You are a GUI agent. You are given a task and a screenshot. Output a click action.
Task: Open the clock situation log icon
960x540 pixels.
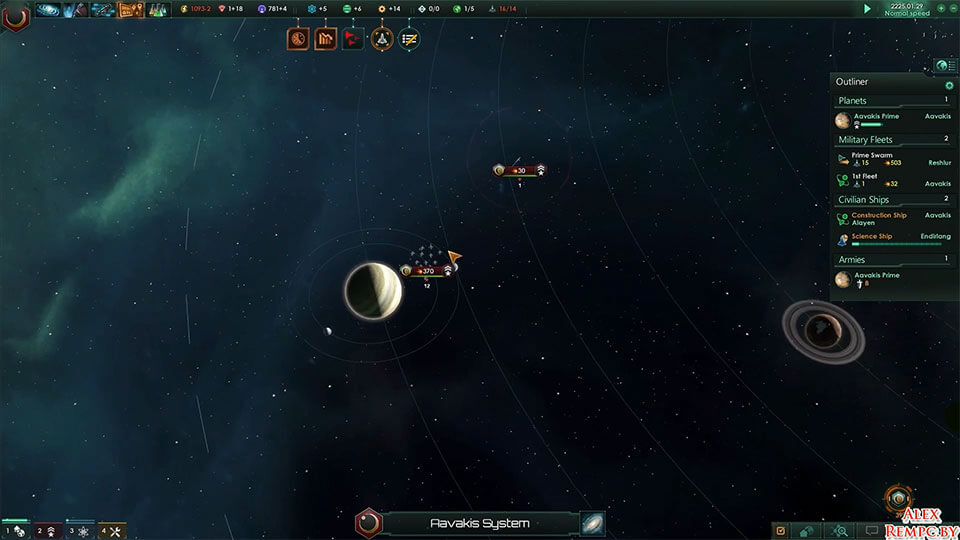click(x=297, y=39)
